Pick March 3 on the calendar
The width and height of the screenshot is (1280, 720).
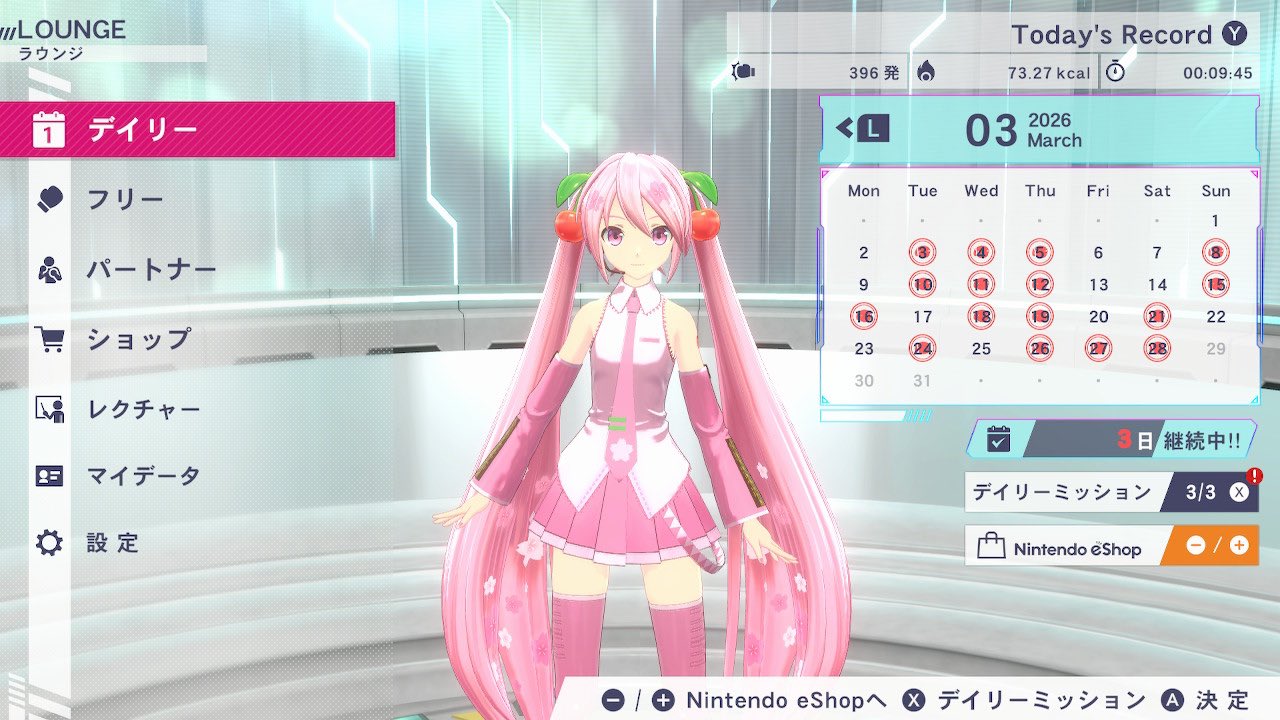click(923, 253)
